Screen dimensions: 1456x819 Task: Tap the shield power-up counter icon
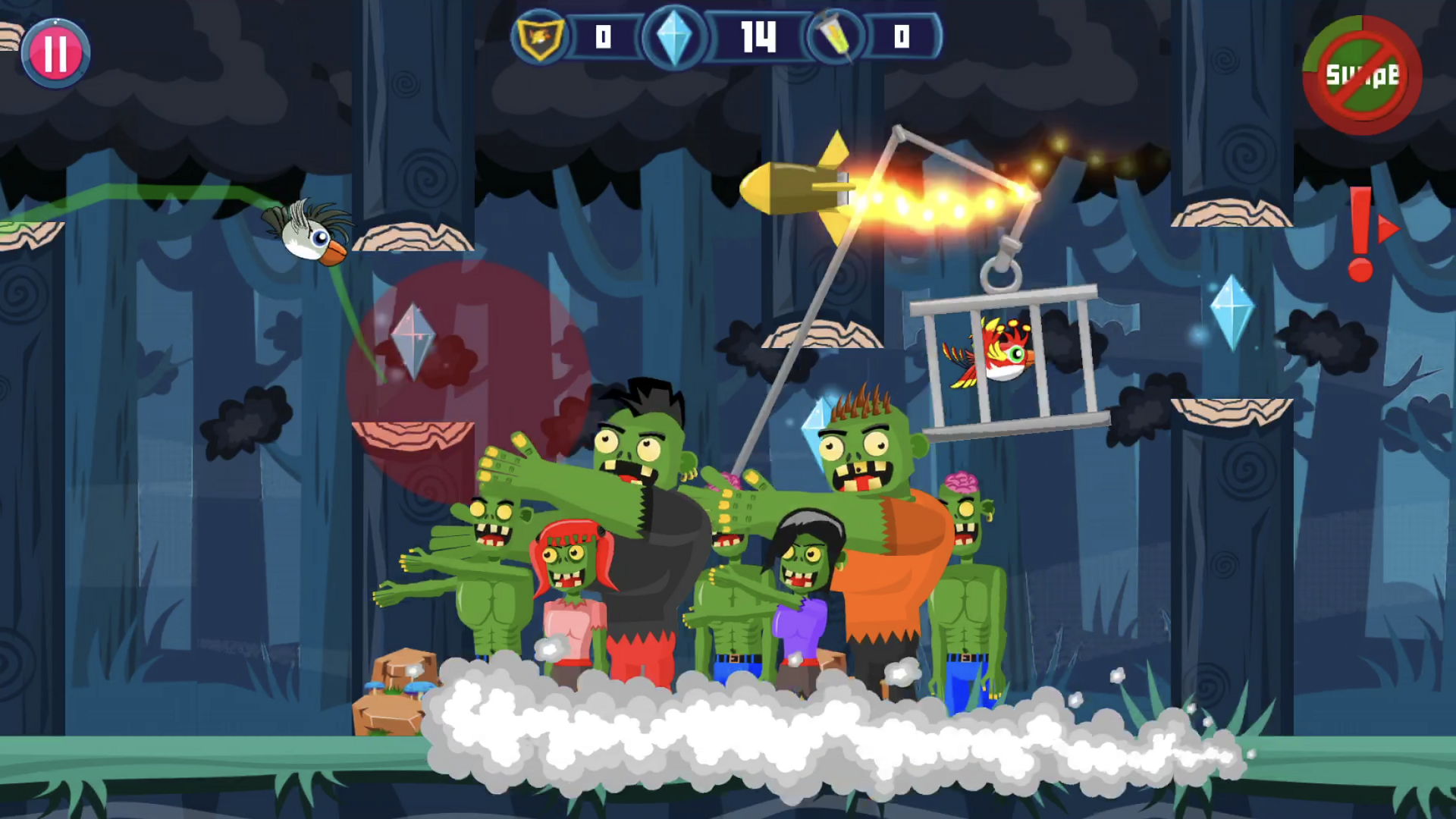[540, 36]
